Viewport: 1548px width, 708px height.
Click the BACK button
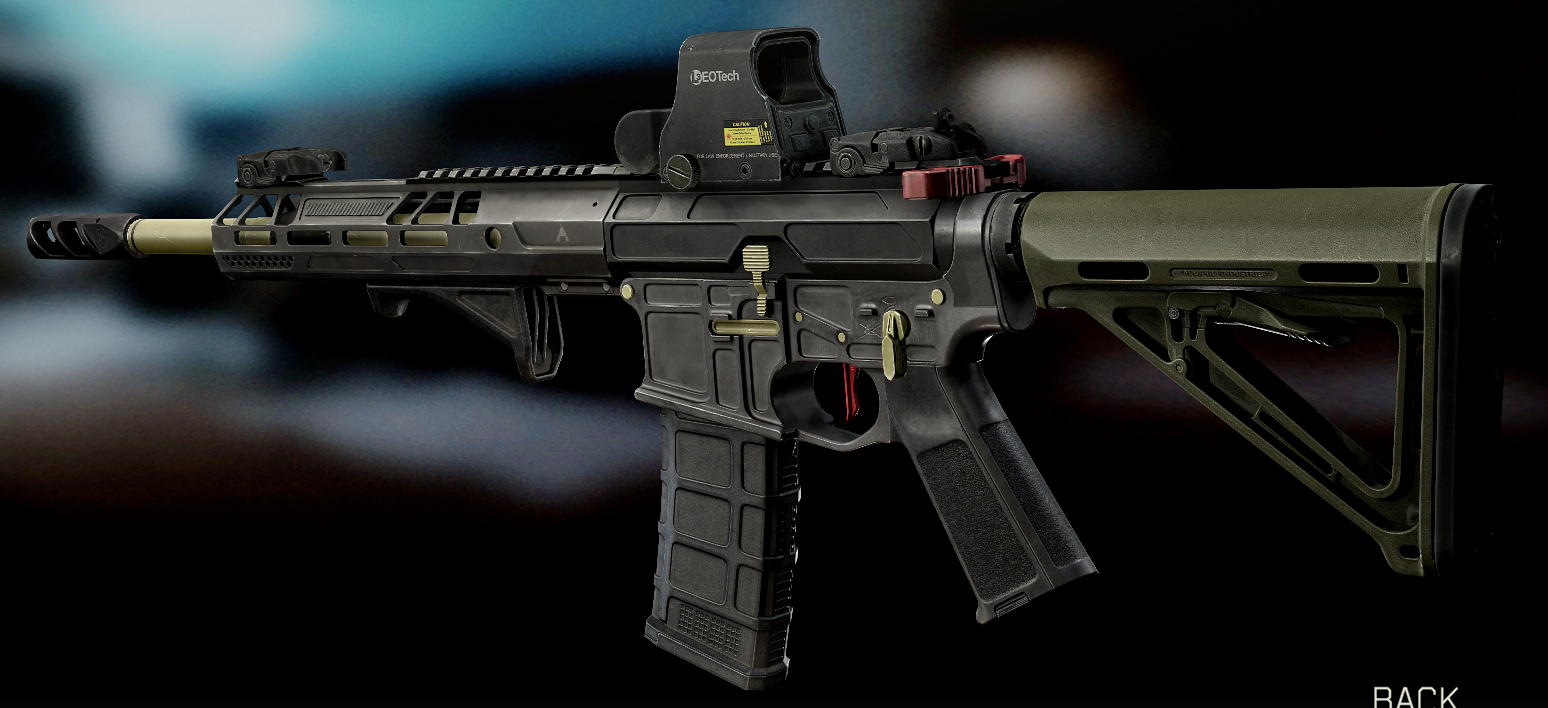point(1415,696)
